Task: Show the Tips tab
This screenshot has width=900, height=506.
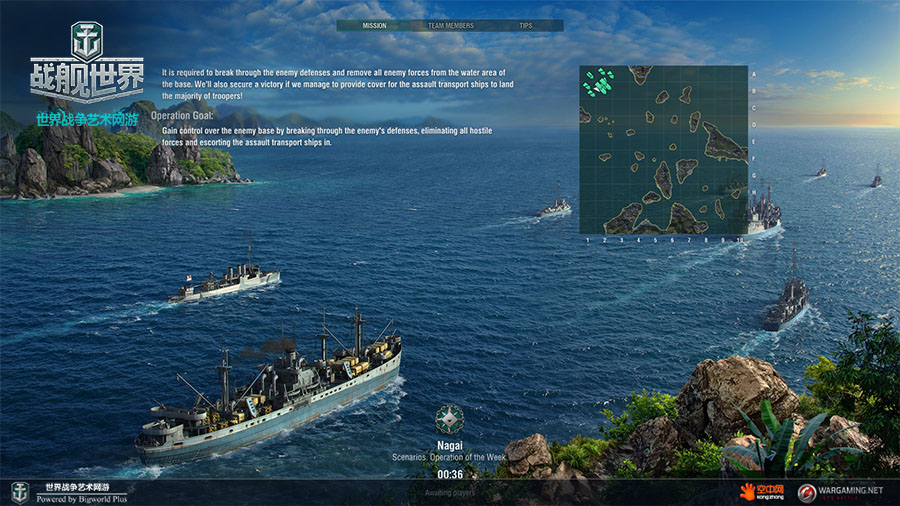Action: 526,25
